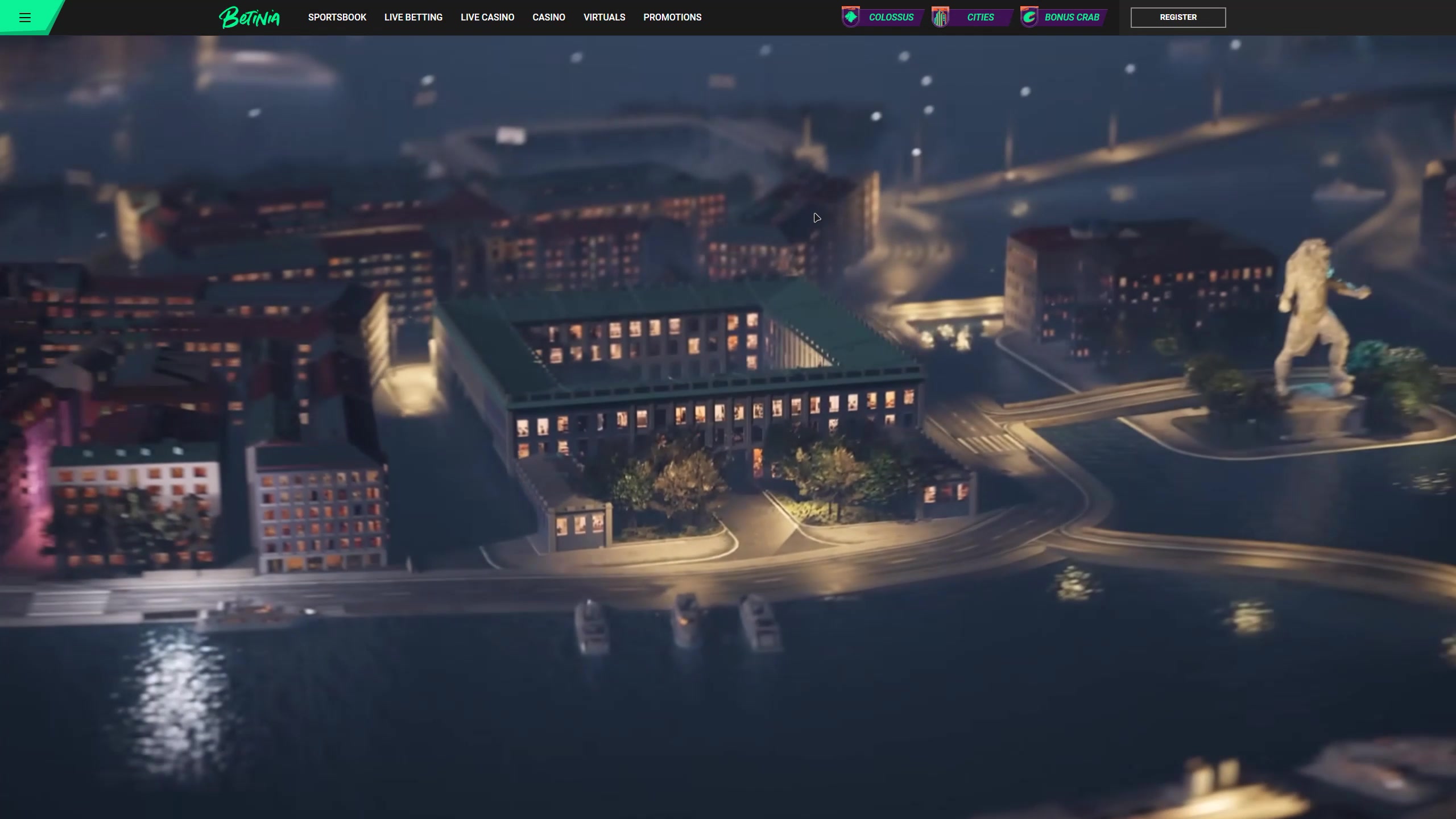The height and width of the screenshot is (819, 1456).
Task: Open the Colossus feature
Action: click(882, 18)
